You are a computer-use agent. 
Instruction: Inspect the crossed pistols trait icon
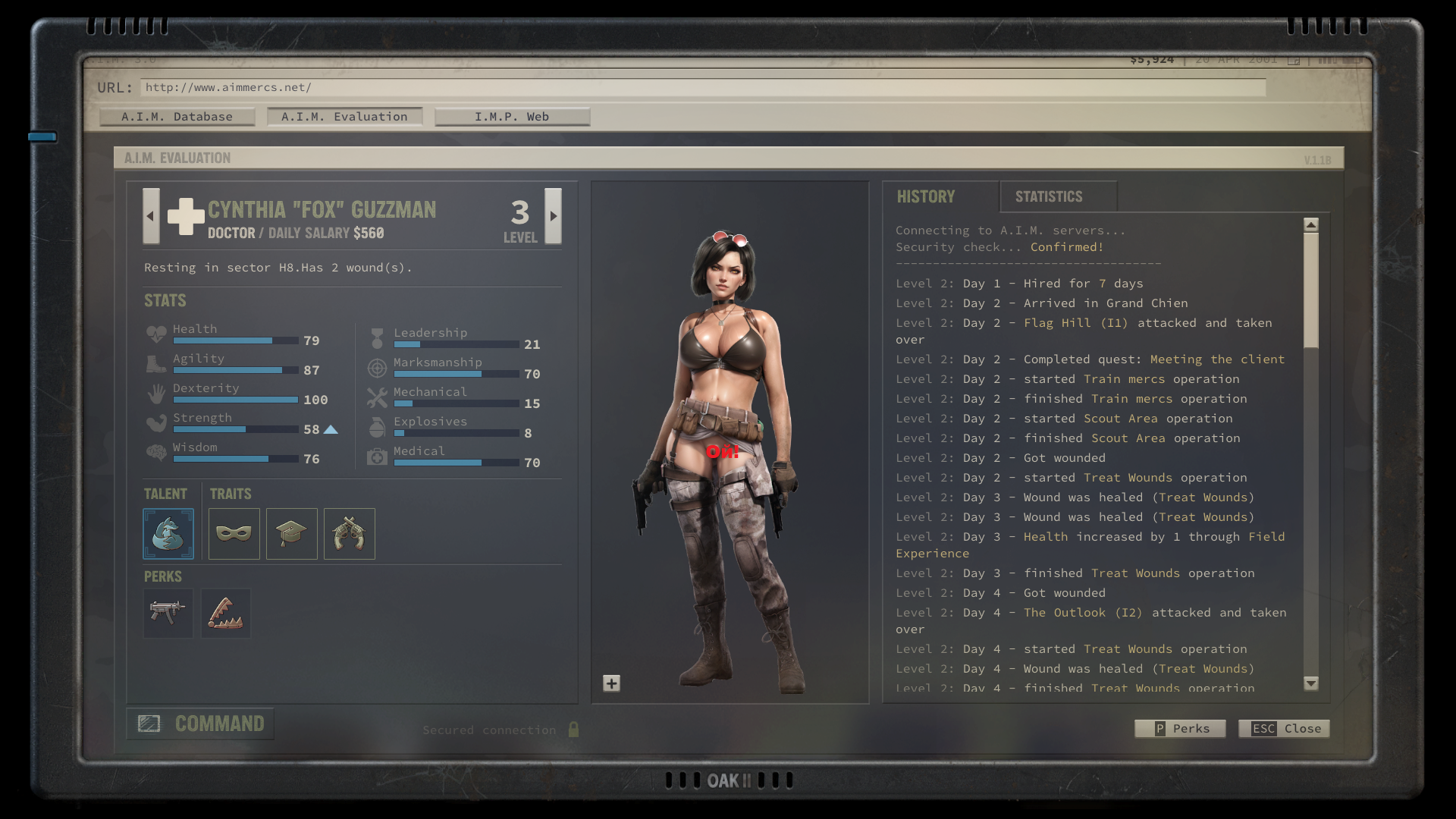click(x=350, y=534)
